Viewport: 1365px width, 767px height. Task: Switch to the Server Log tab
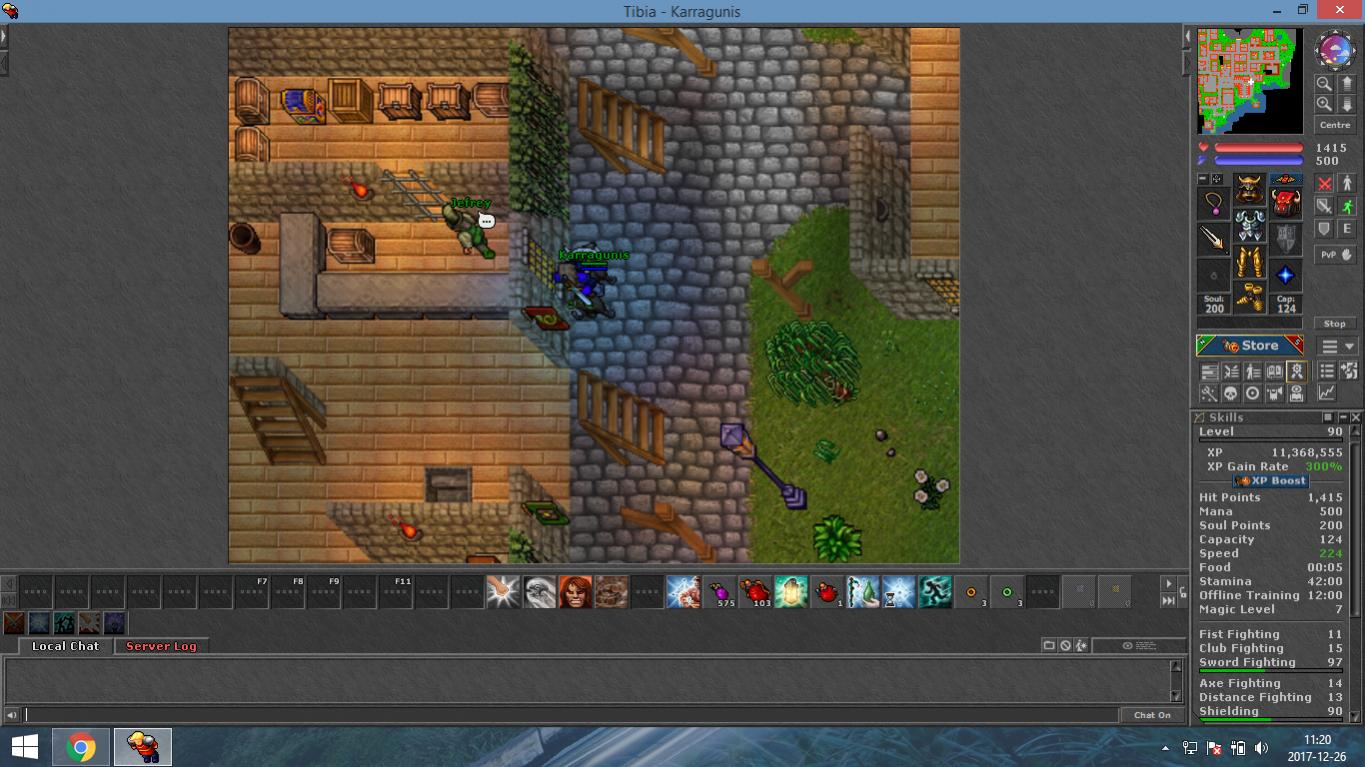(161, 646)
